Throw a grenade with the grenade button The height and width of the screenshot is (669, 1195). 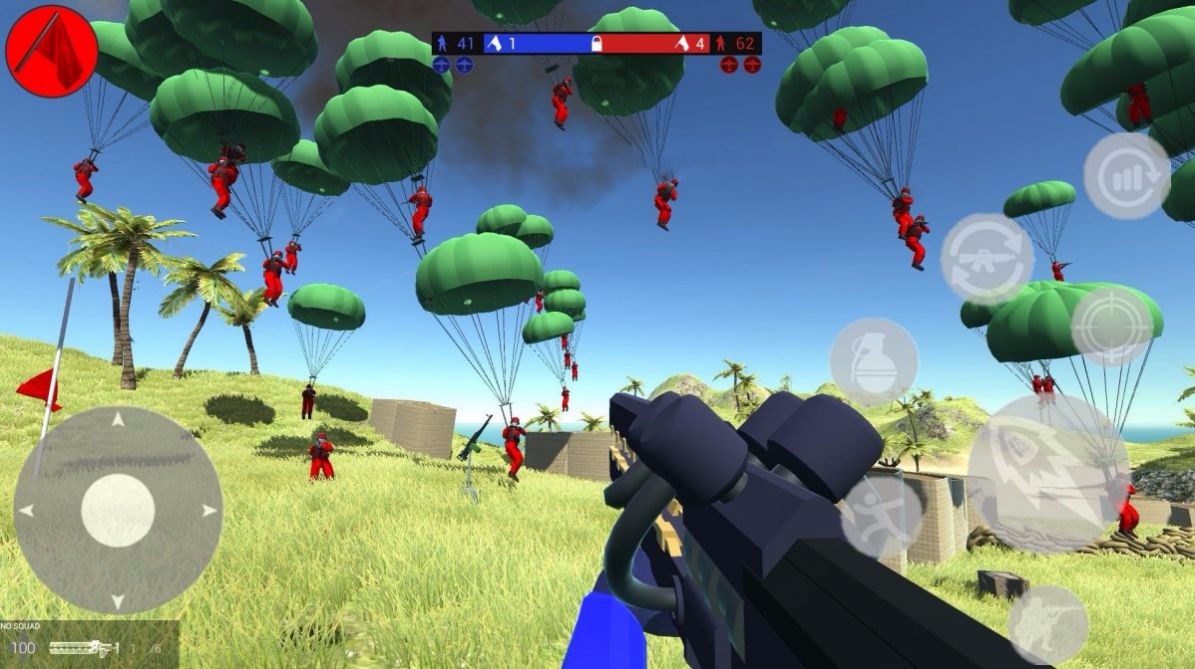[873, 361]
